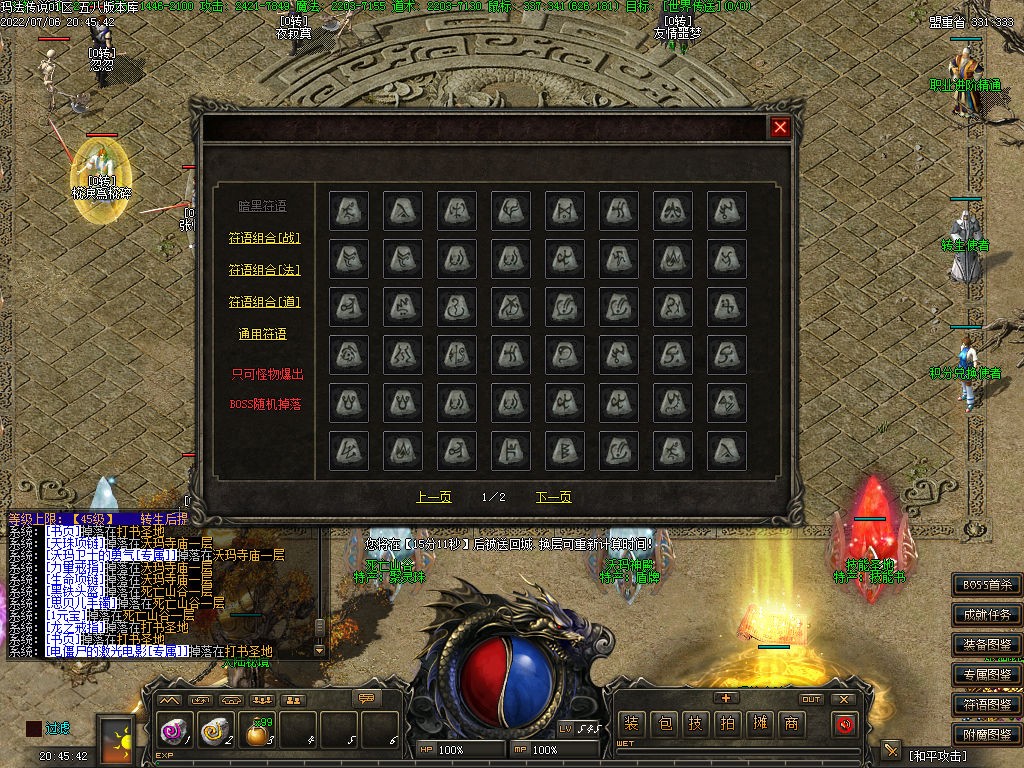Go to the previous page (上一页)

point(434,497)
